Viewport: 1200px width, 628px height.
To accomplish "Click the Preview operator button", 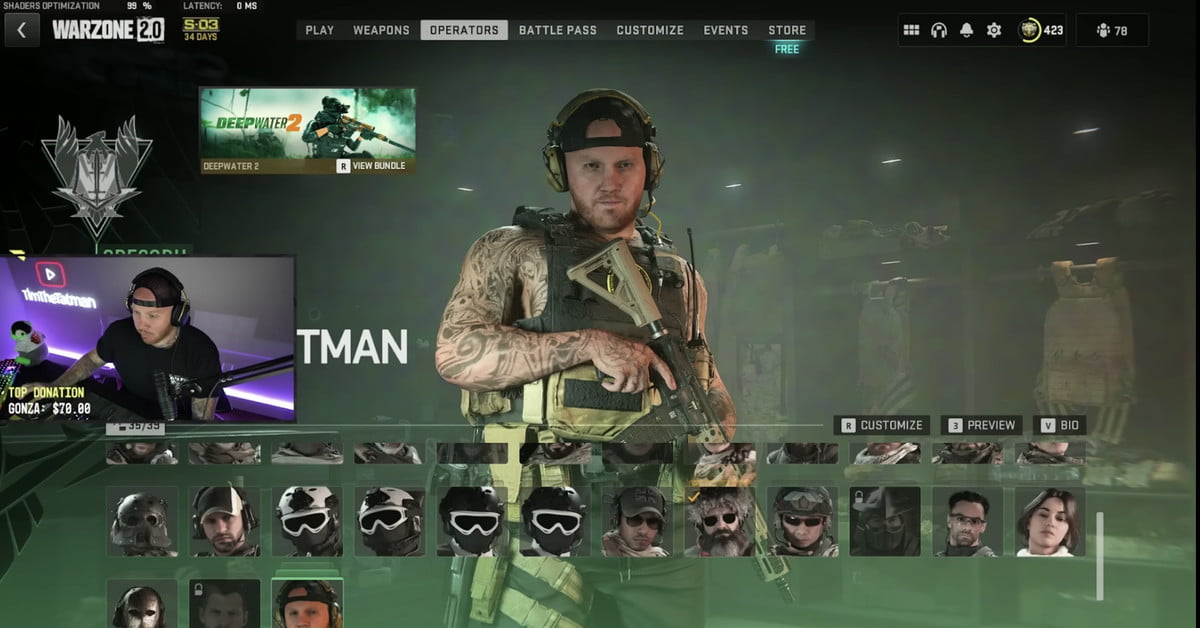I will pos(982,425).
